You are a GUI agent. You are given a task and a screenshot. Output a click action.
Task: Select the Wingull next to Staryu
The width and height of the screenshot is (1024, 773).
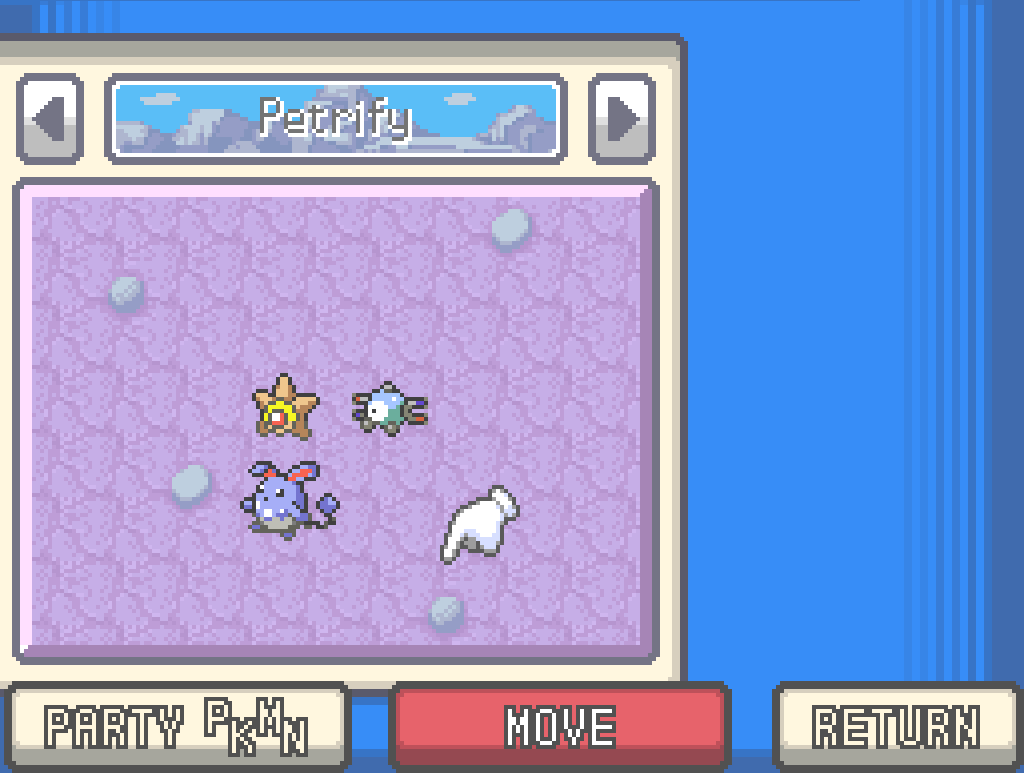coord(388,408)
